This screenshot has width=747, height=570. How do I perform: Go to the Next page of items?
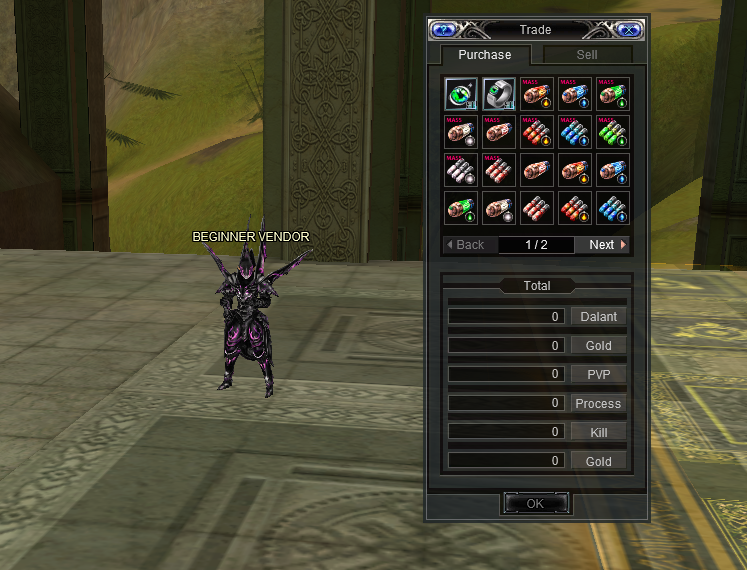tap(606, 244)
